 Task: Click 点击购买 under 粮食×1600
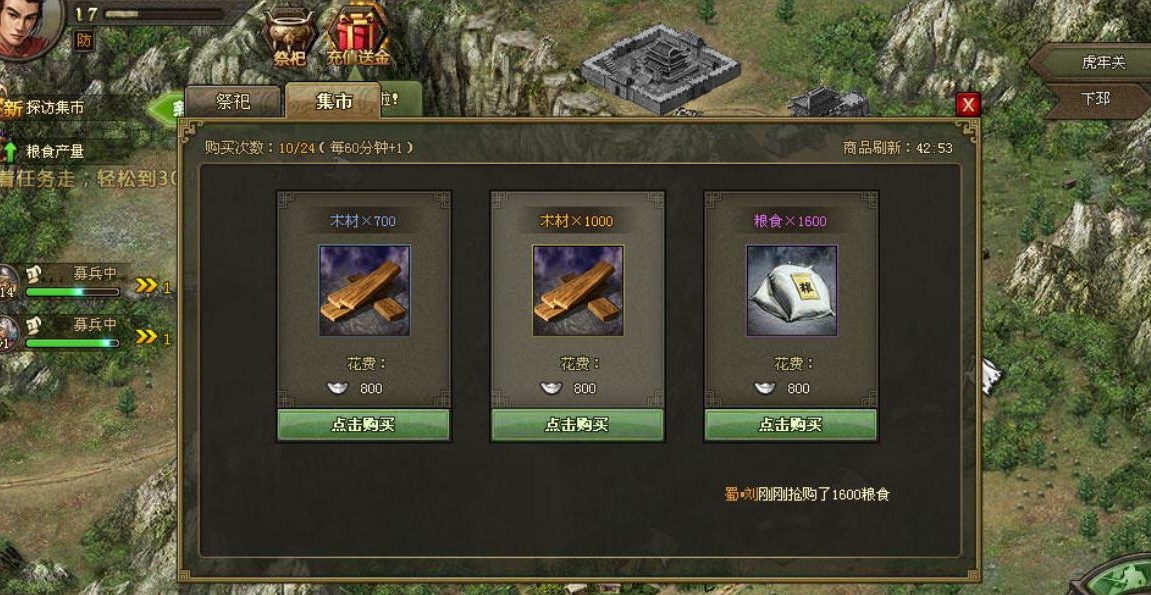point(791,424)
